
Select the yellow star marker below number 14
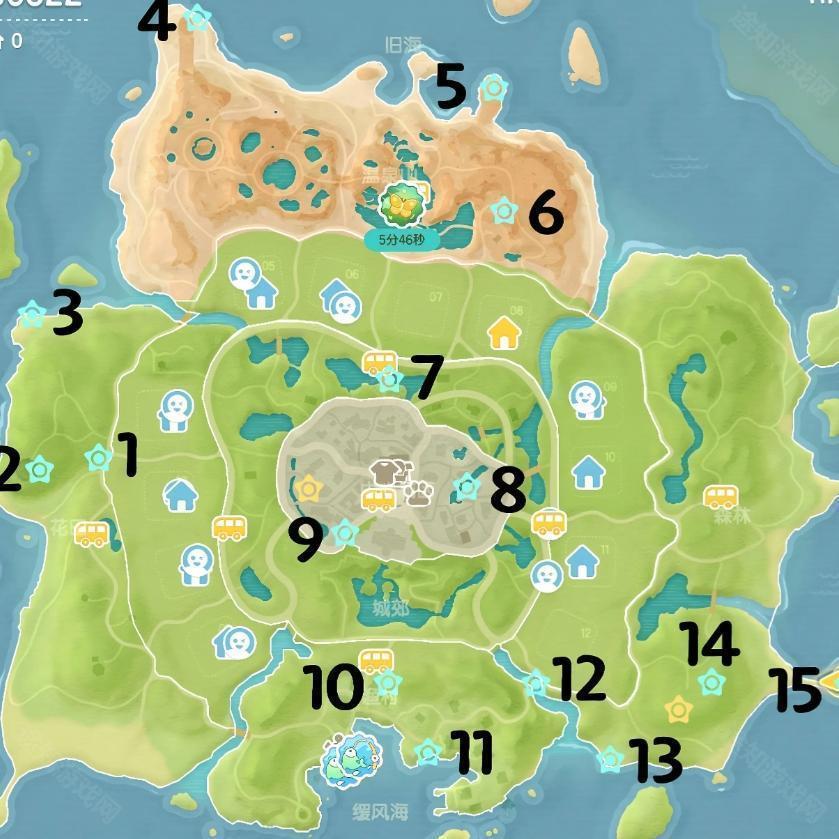click(677, 709)
